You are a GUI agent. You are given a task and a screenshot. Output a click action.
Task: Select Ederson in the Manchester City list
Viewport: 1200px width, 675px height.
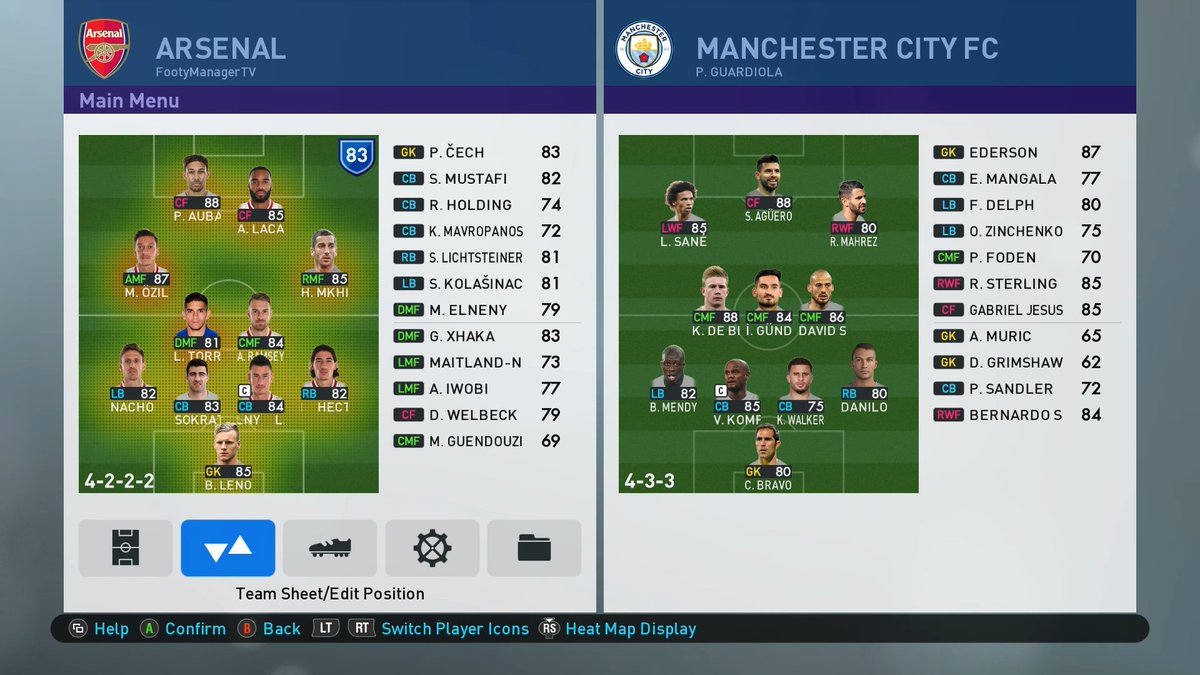[1016, 153]
